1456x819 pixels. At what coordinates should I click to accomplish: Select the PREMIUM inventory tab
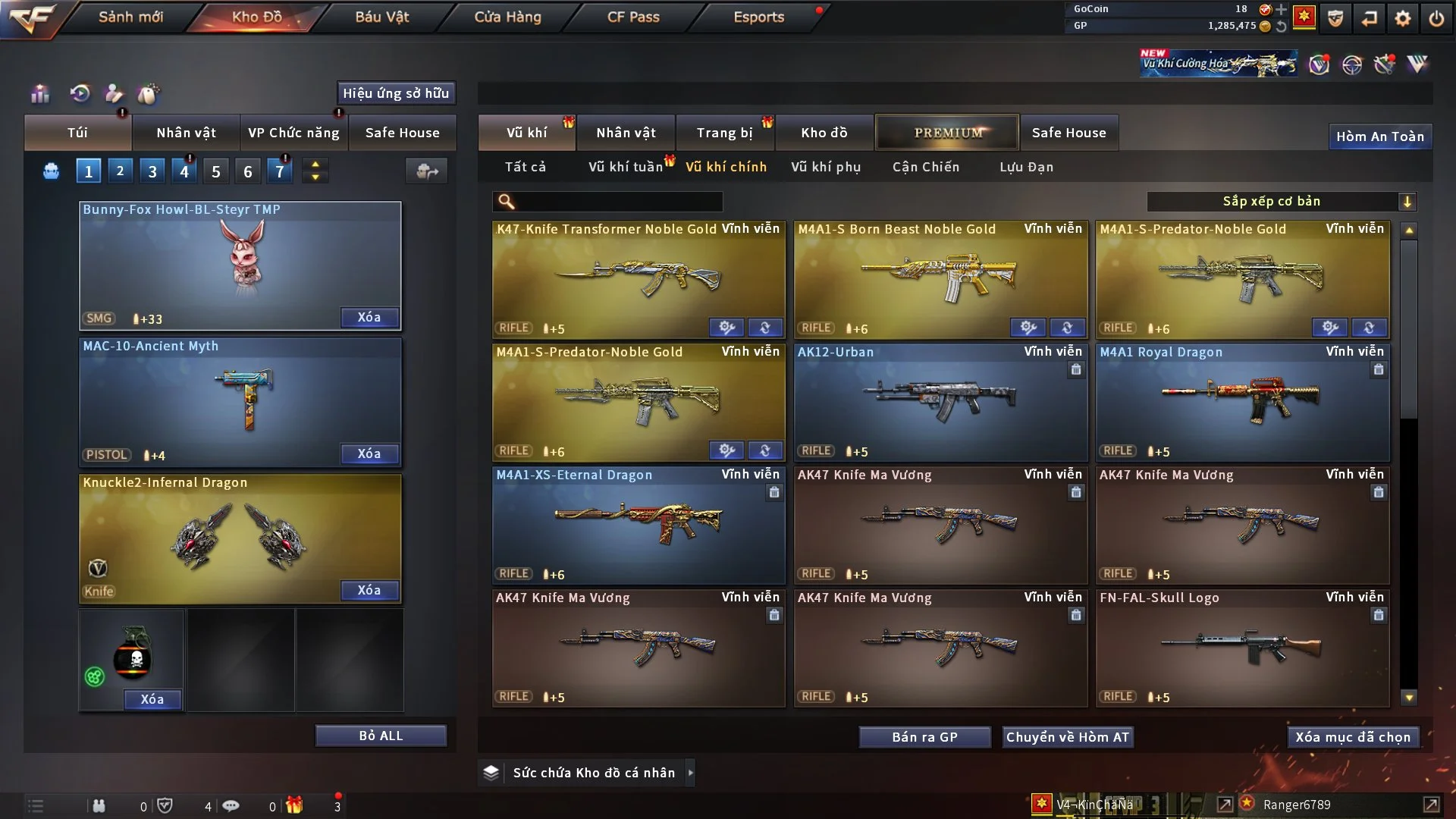(948, 133)
